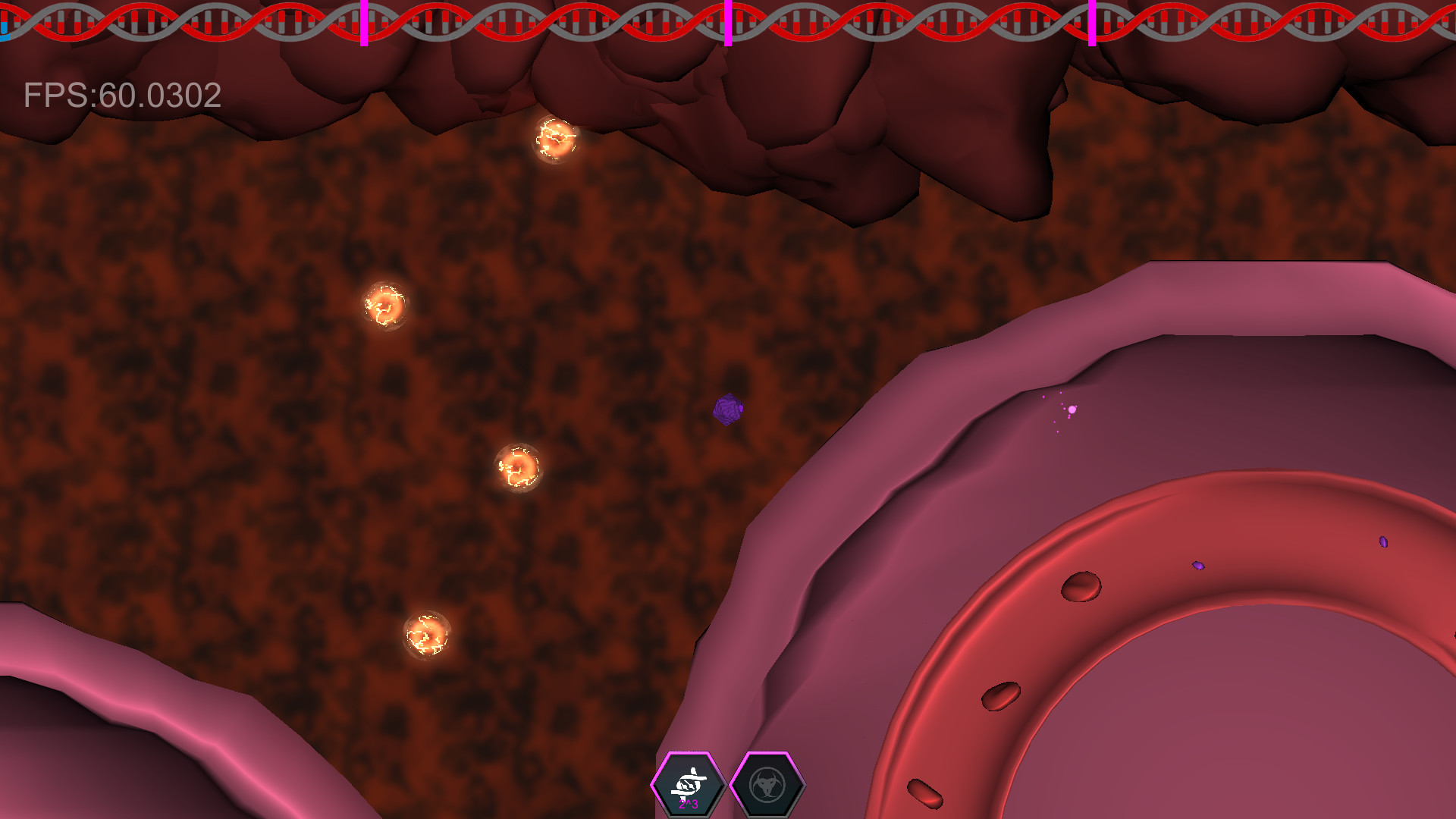Viewport: 1456px width, 819px height.
Task: Click the bottom orange spark orb
Action: (427, 632)
